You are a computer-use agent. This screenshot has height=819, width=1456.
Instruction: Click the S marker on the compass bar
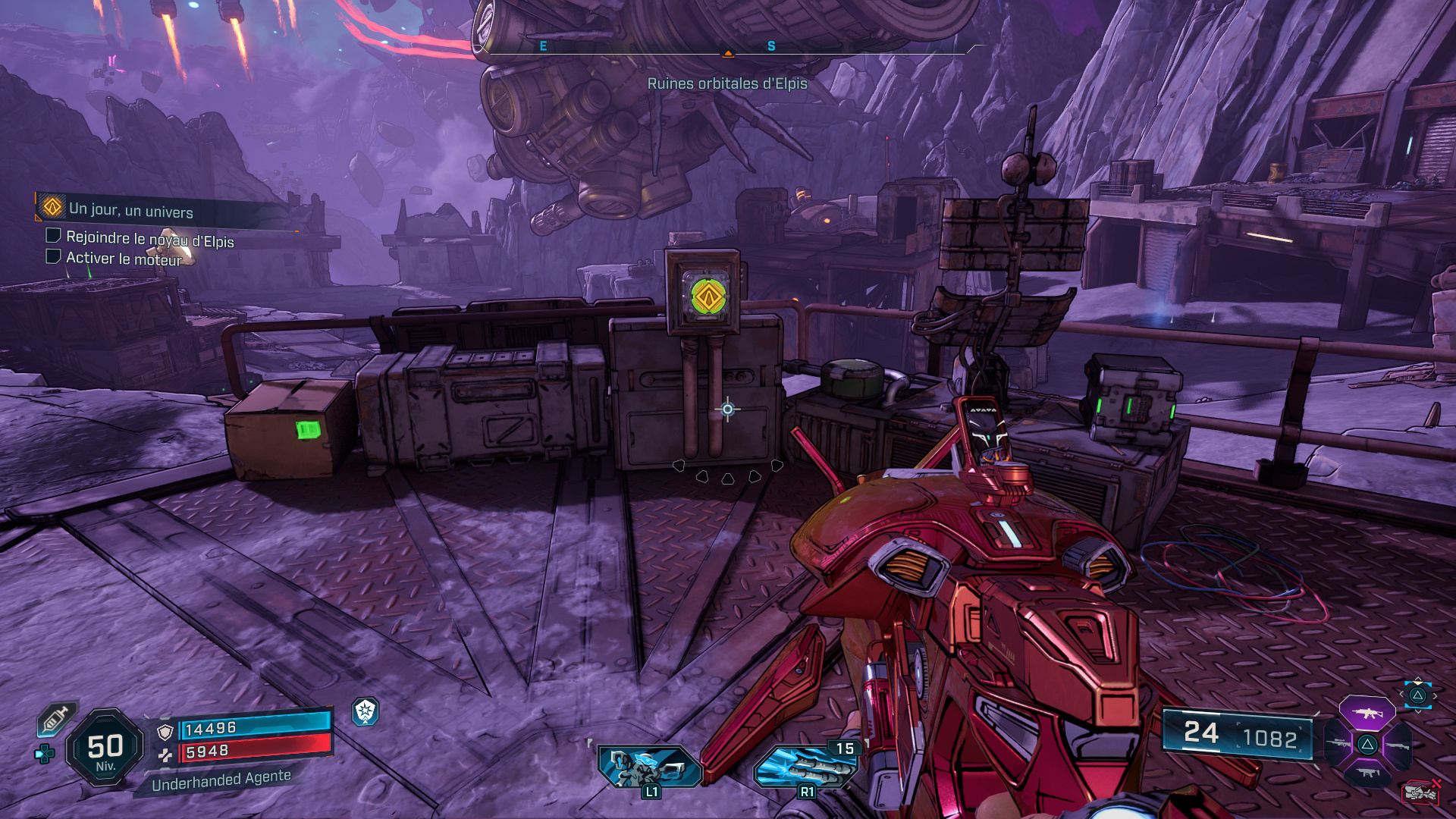pyautogui.click(x=771, y=47)
